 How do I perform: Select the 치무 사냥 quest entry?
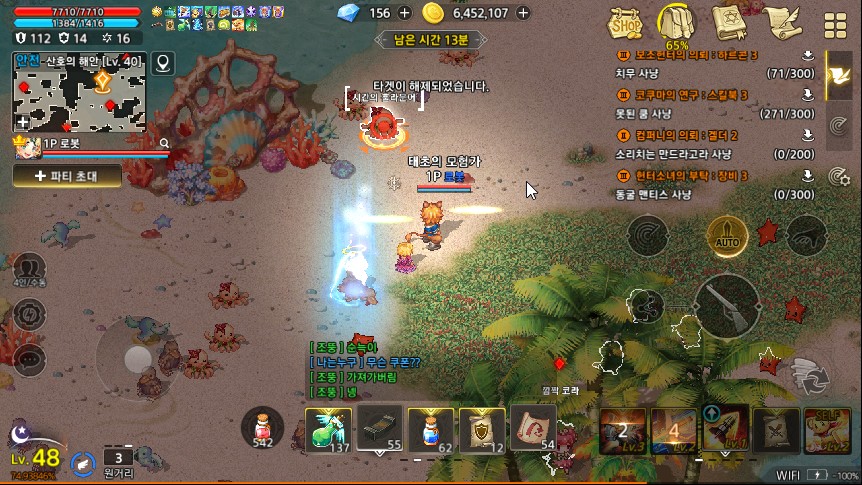[x=712, y=73]
